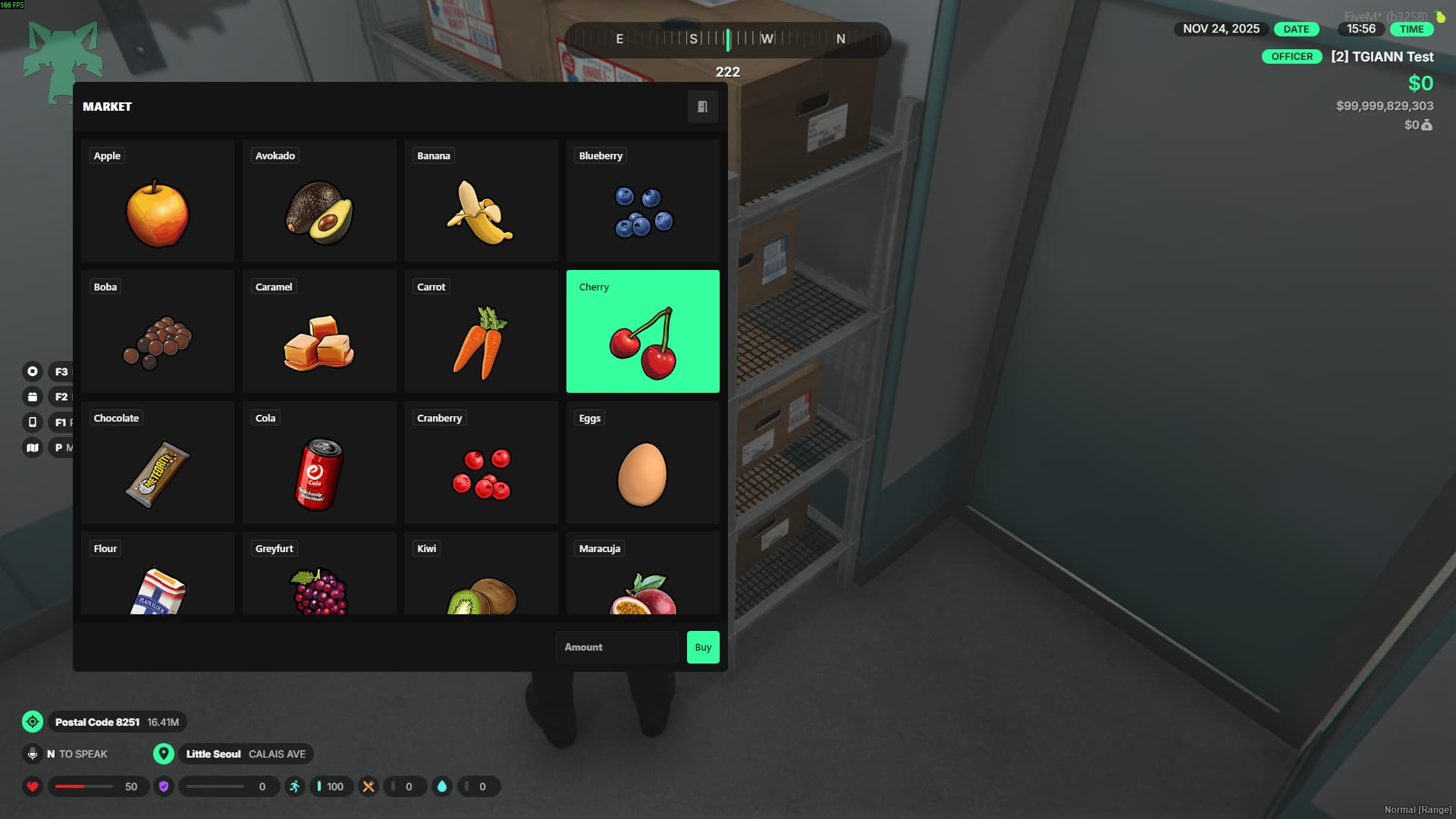Choose the Greyfurt grapes item

[x=319, y=575]
